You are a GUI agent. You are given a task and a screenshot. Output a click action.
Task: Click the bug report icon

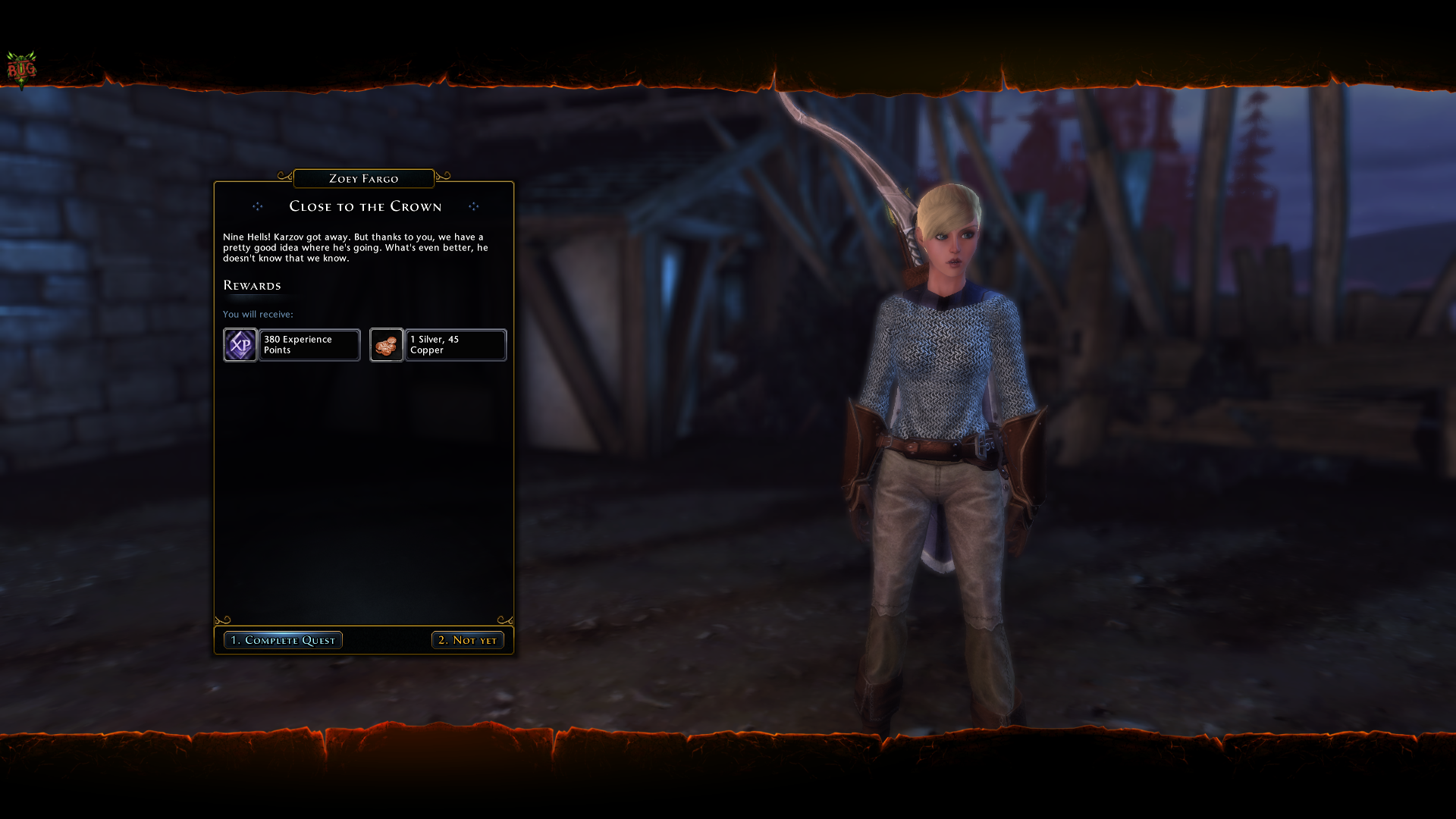21,70
